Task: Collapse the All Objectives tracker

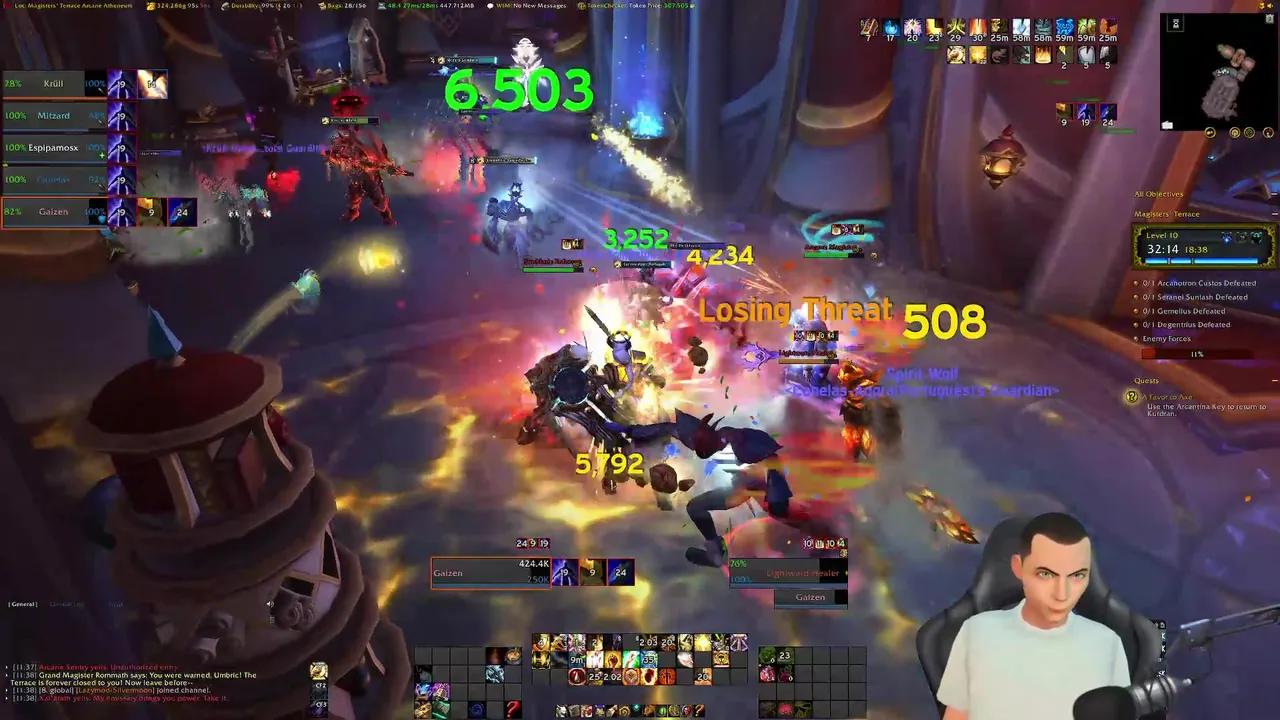Action: point(1274,193)
